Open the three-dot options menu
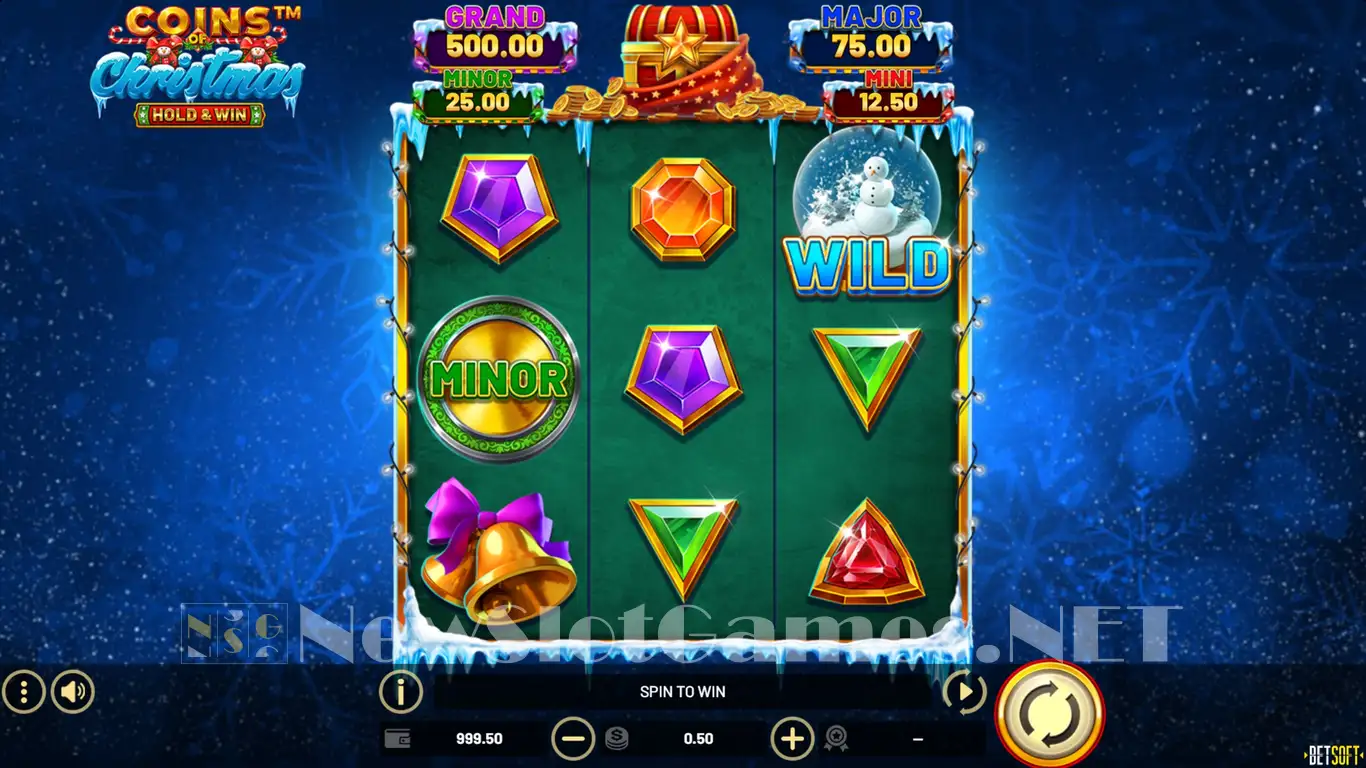1366x768 pixels. point(24,691)
